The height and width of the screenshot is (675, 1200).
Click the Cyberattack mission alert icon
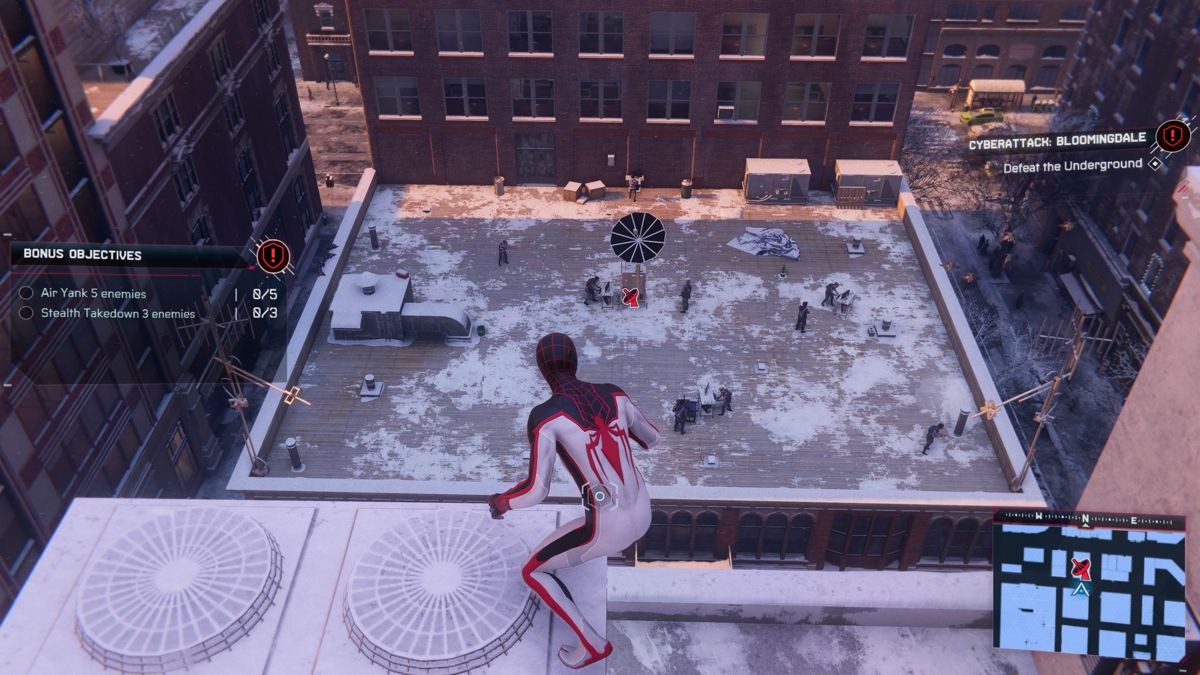coord(1172,136)
